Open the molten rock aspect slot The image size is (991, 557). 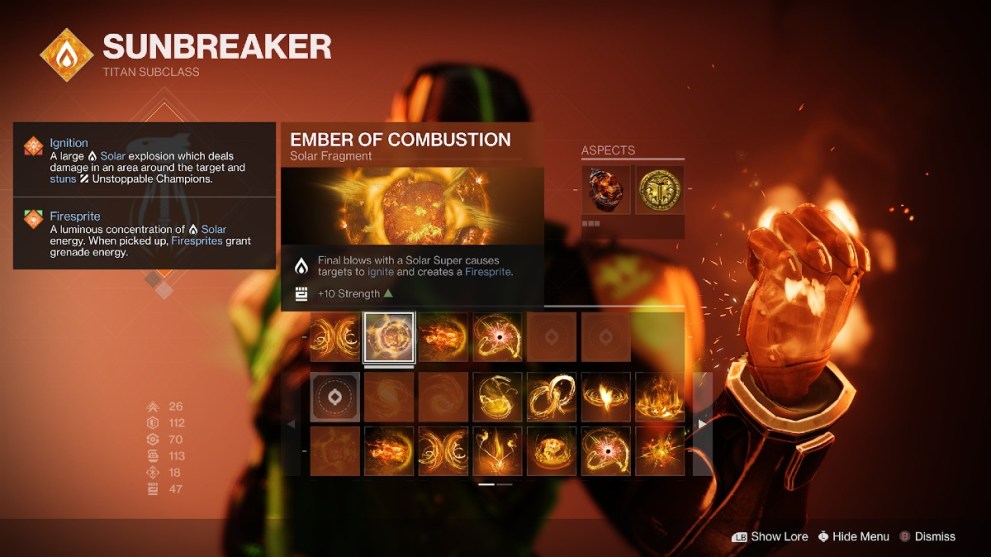tap(606, 188)
